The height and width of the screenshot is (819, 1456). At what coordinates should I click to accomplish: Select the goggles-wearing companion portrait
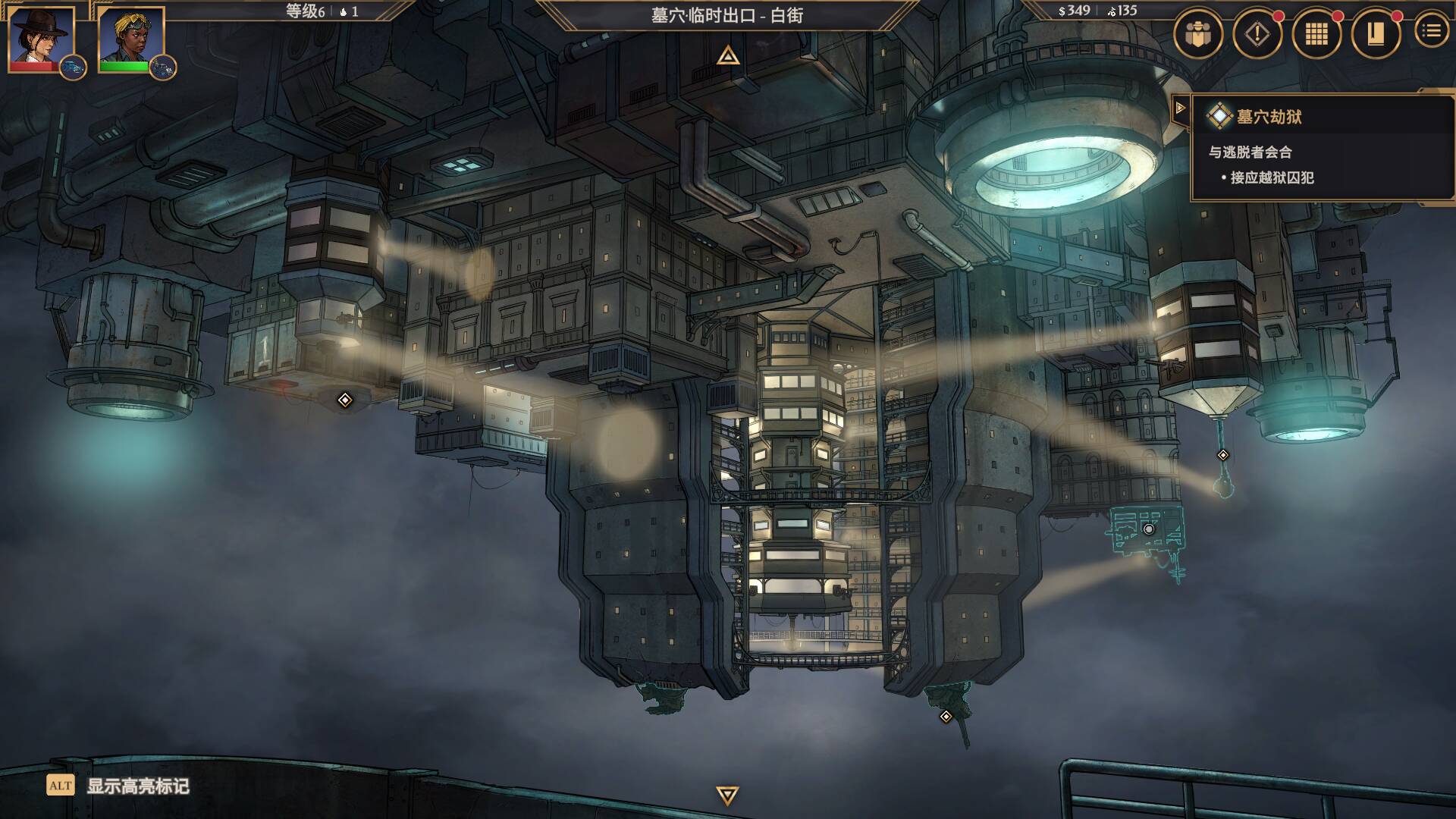(x=130, y=38)
